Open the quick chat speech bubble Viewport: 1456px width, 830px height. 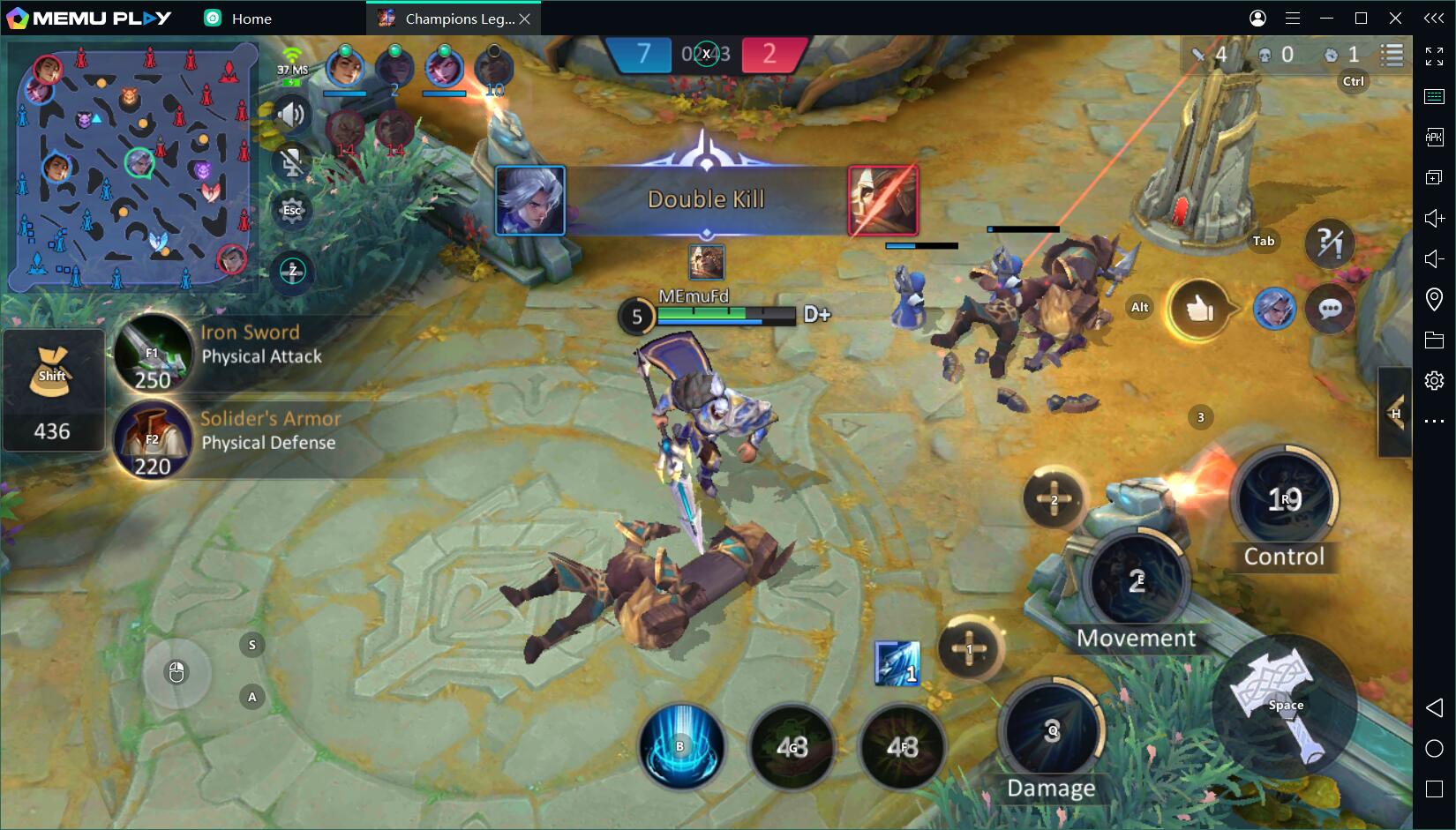pos(1330,309)
